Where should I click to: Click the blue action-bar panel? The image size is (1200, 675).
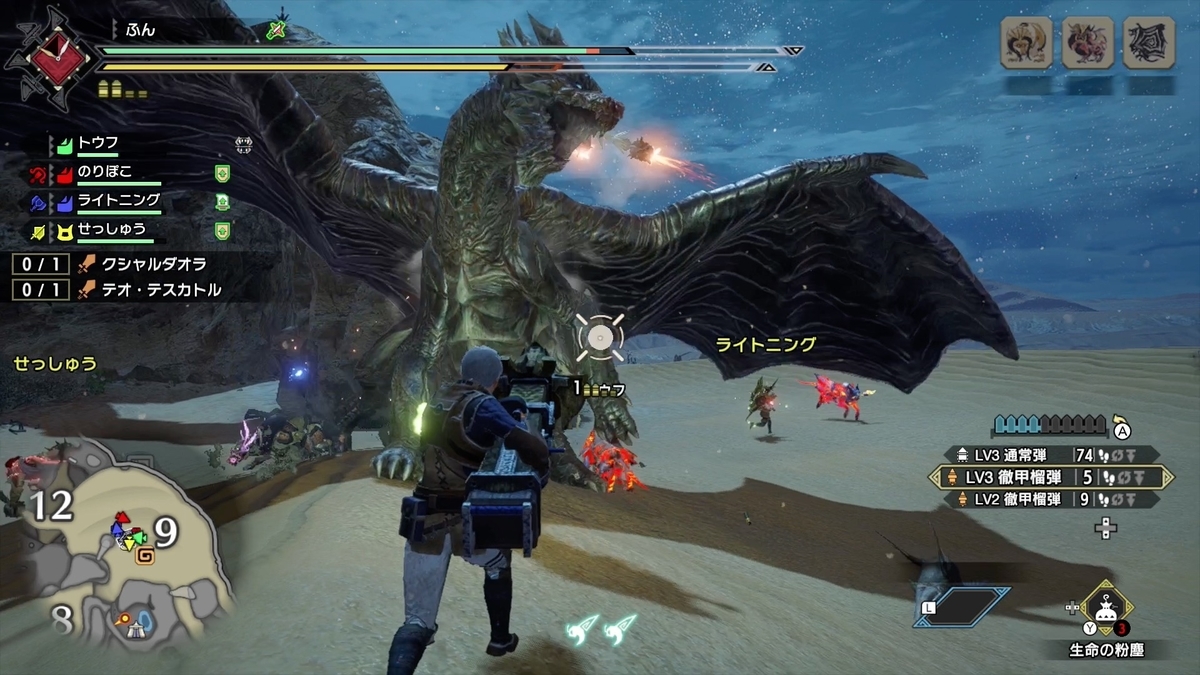[x=962, y=606]
